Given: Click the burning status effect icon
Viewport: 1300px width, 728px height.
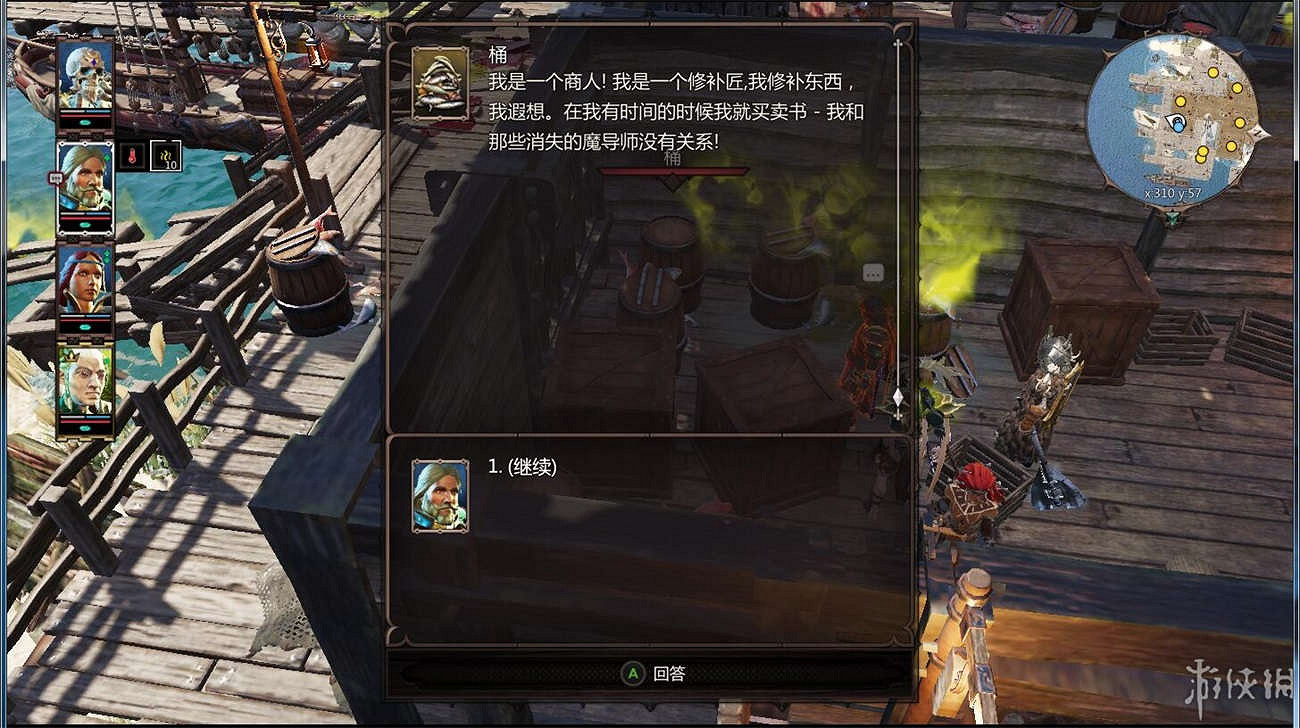Looking at the screenshot, I should click(x=132, y=154).
